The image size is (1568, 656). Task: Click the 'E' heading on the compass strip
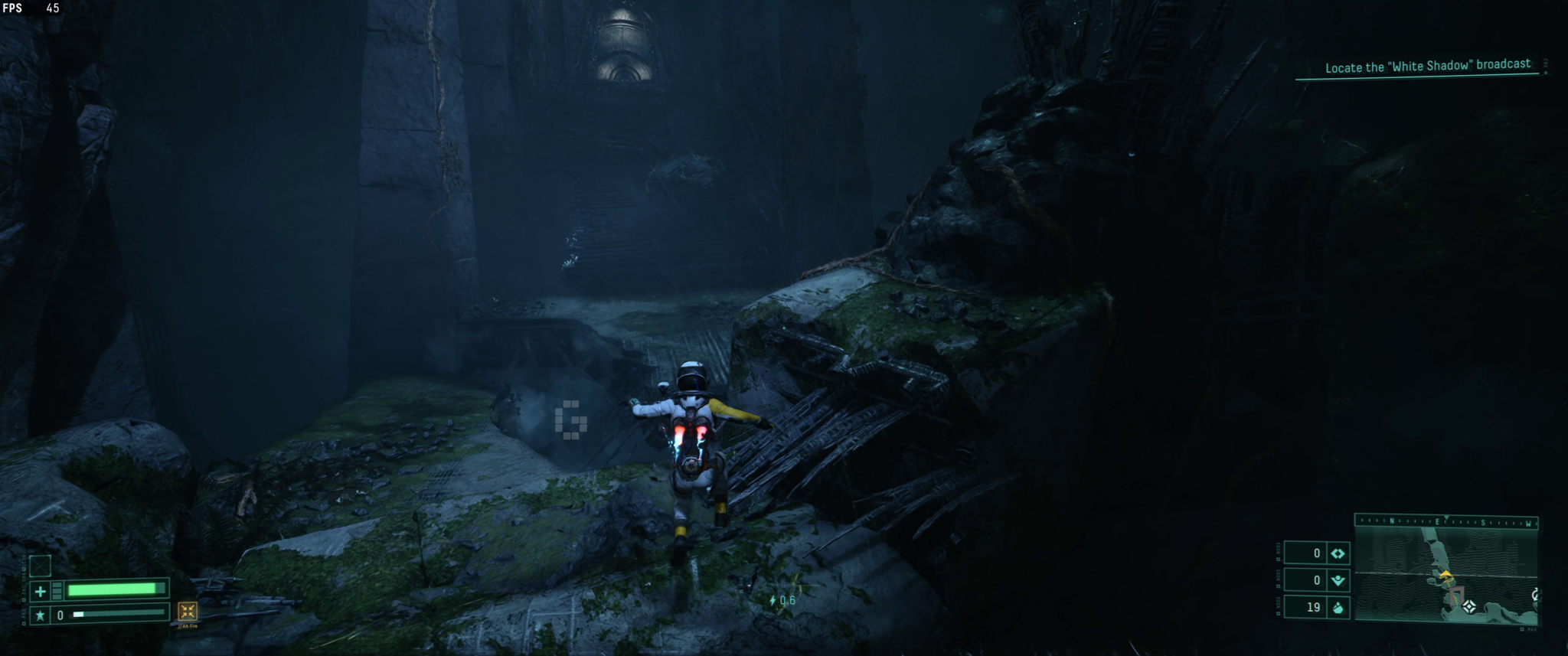[x=1438, y=521]
